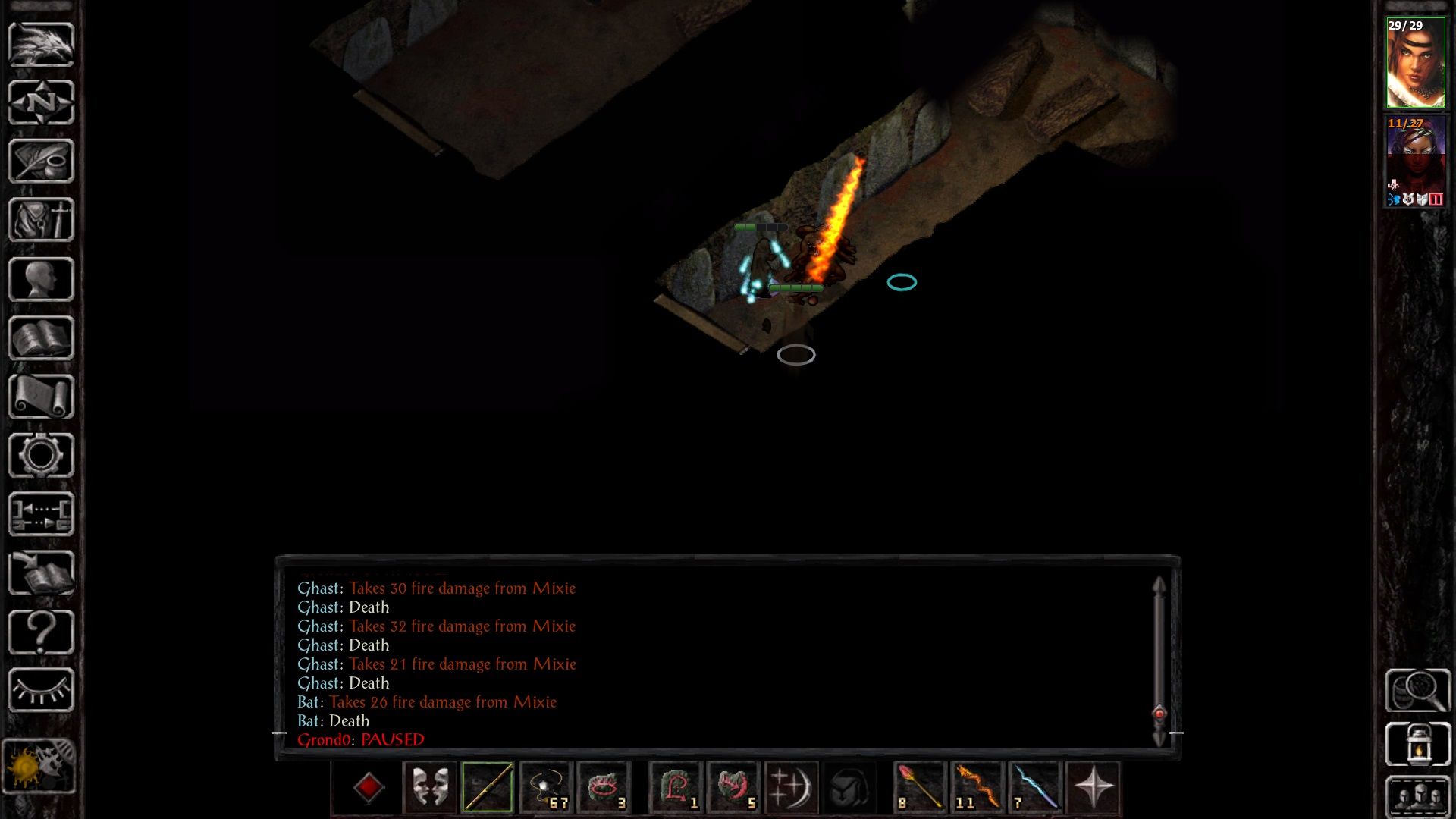Open the mage spellbook icon
The image size is (1456, 819).
pos(42,336)
